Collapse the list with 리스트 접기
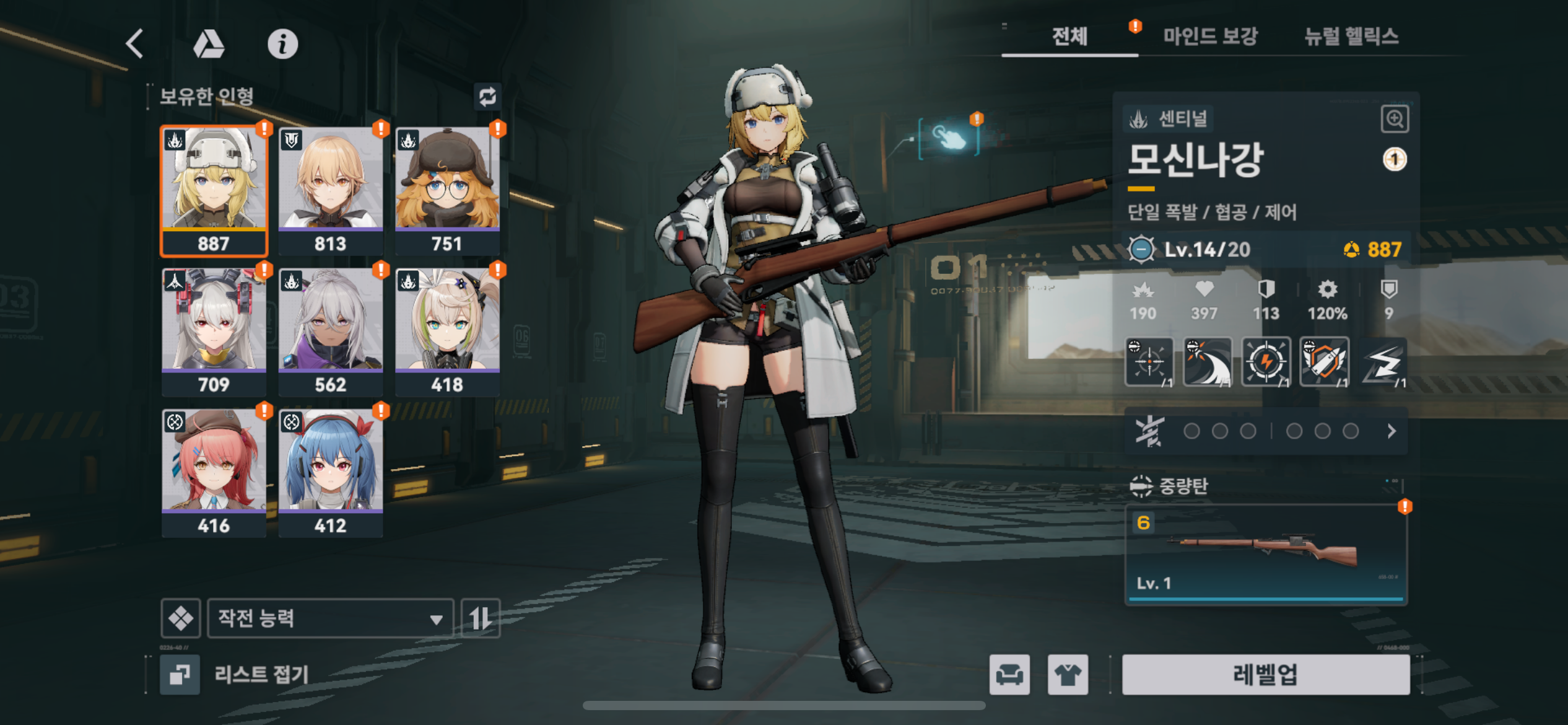Image resolution: width=1568 pixels, height=725 pixels. click(235, 674)
